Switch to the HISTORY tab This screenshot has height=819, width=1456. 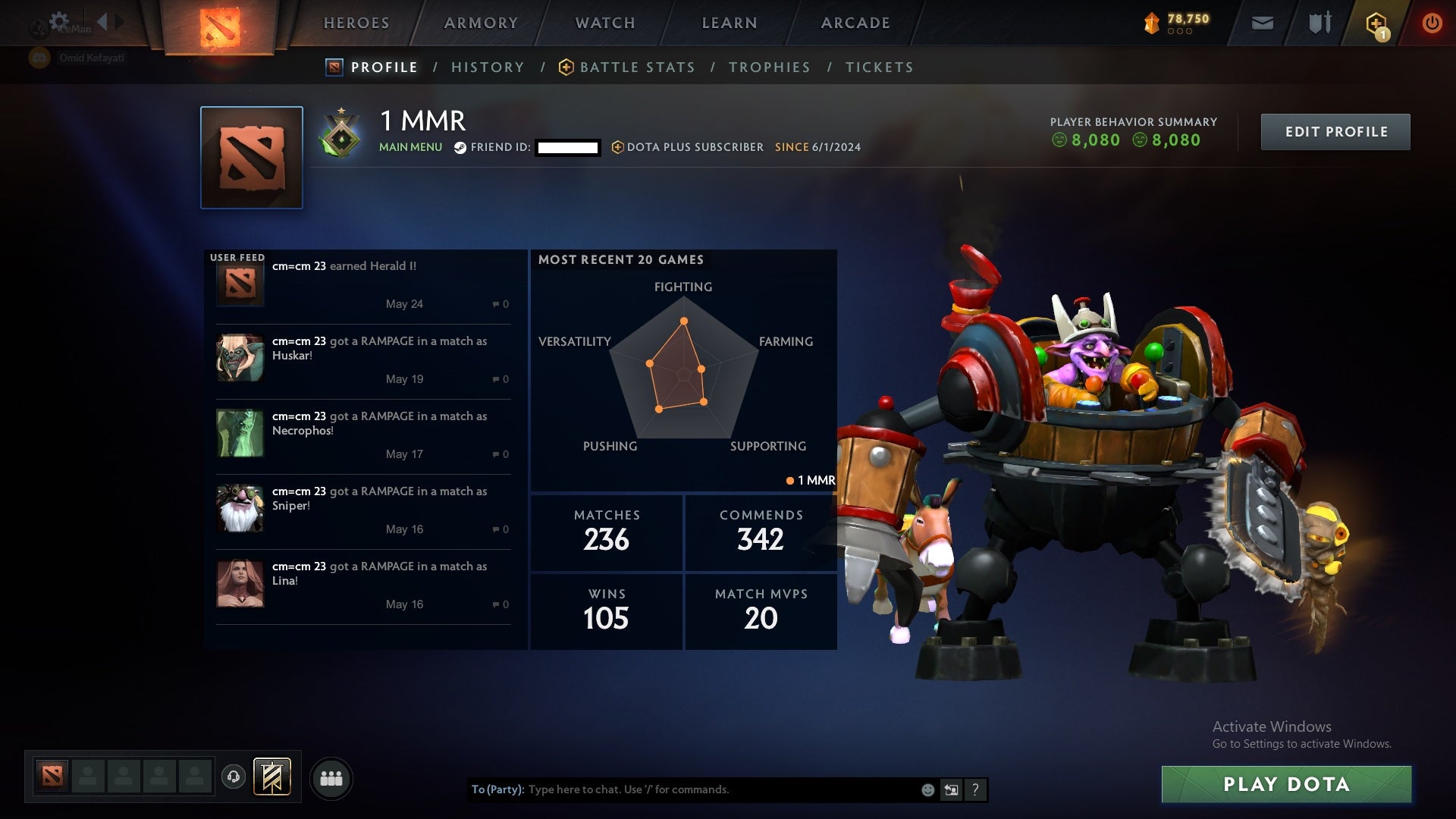[488, 67]
